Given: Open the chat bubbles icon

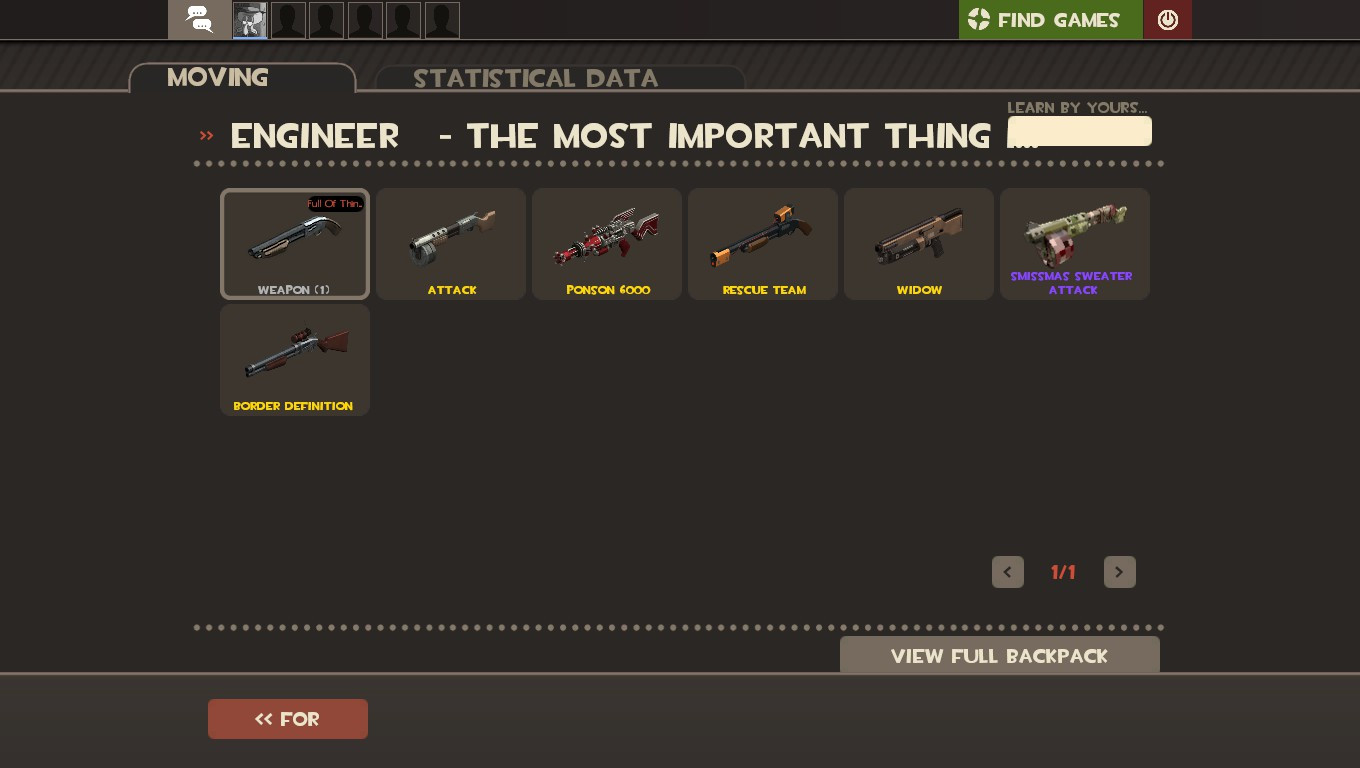Looking at the screenshot, I should pyautogui.click(x=198, y=19).
